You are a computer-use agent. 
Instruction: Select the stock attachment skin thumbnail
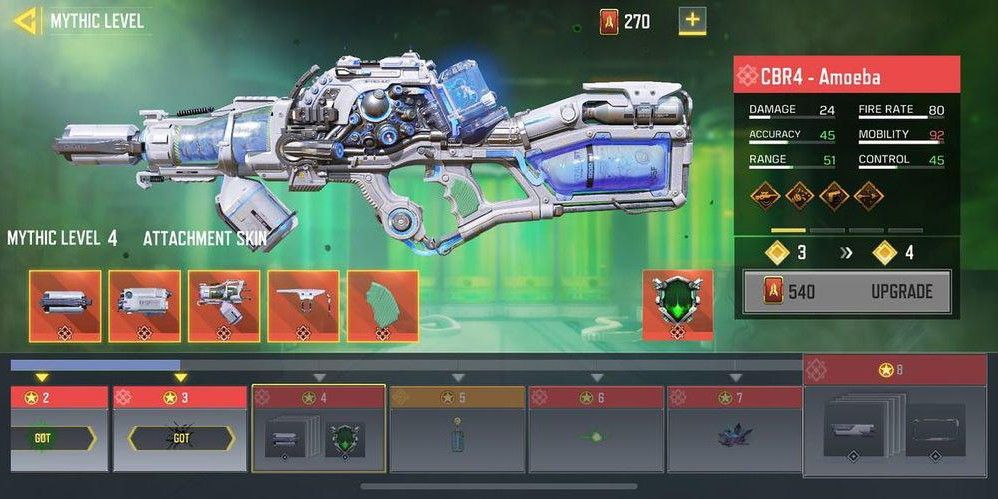point(144,306)
